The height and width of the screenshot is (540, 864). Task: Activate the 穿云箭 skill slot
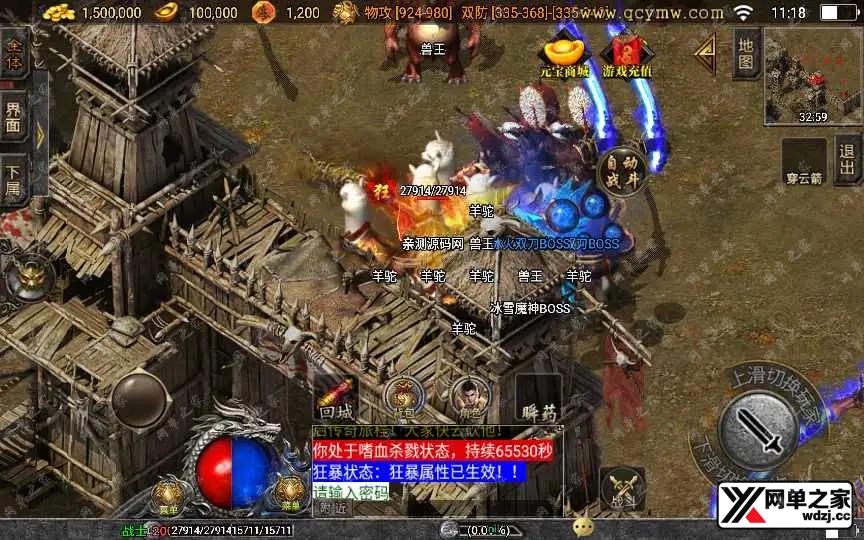802,162
